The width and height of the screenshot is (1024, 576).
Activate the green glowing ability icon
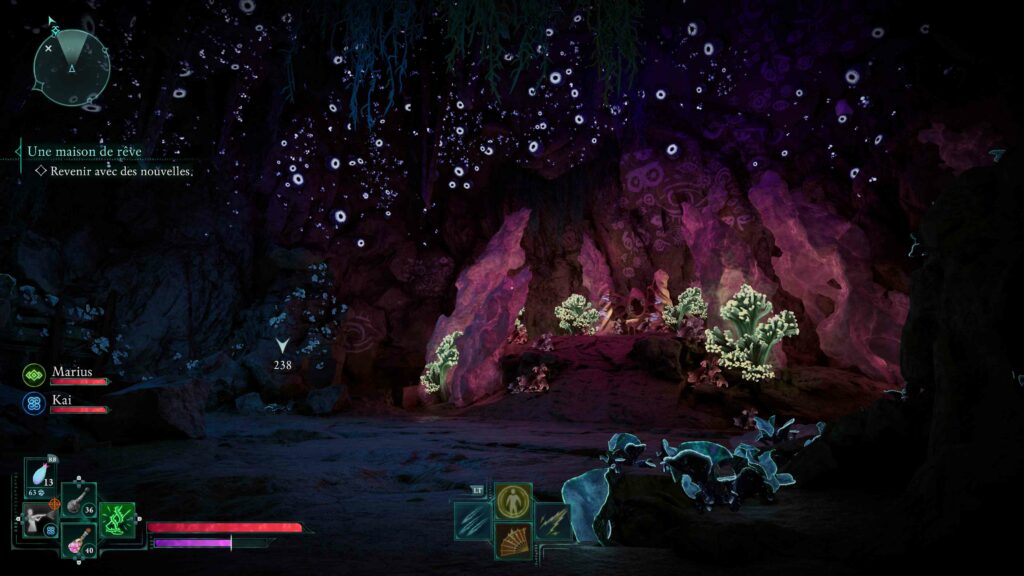(x=118, y=520)
